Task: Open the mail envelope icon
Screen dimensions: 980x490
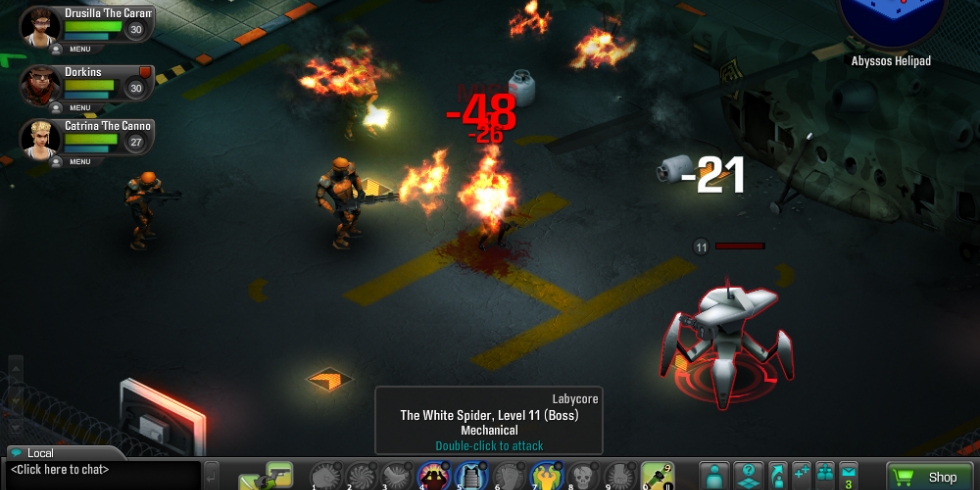Action: [x=849, y=474]
